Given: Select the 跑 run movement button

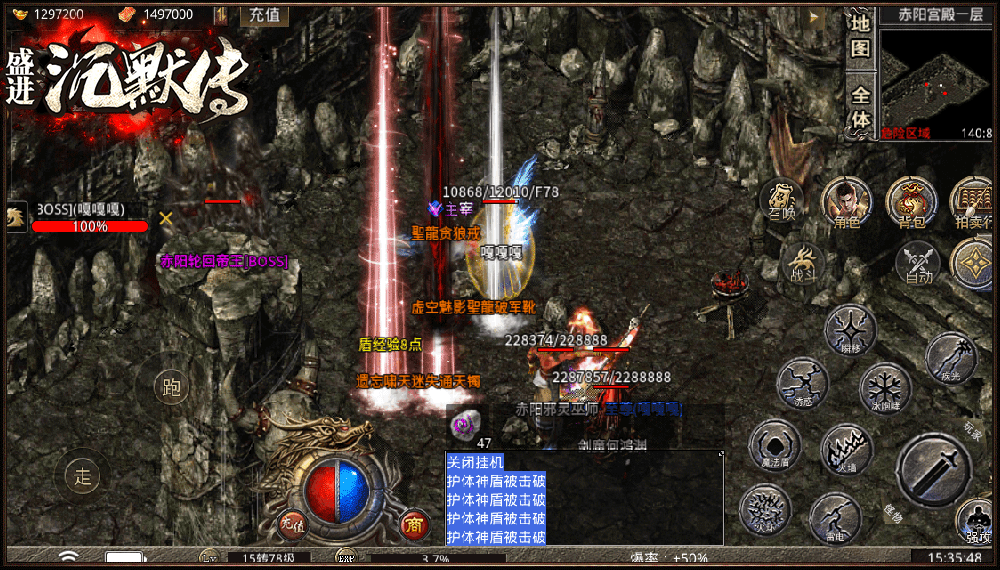Looking at the screenshot, I should point(172,387).
